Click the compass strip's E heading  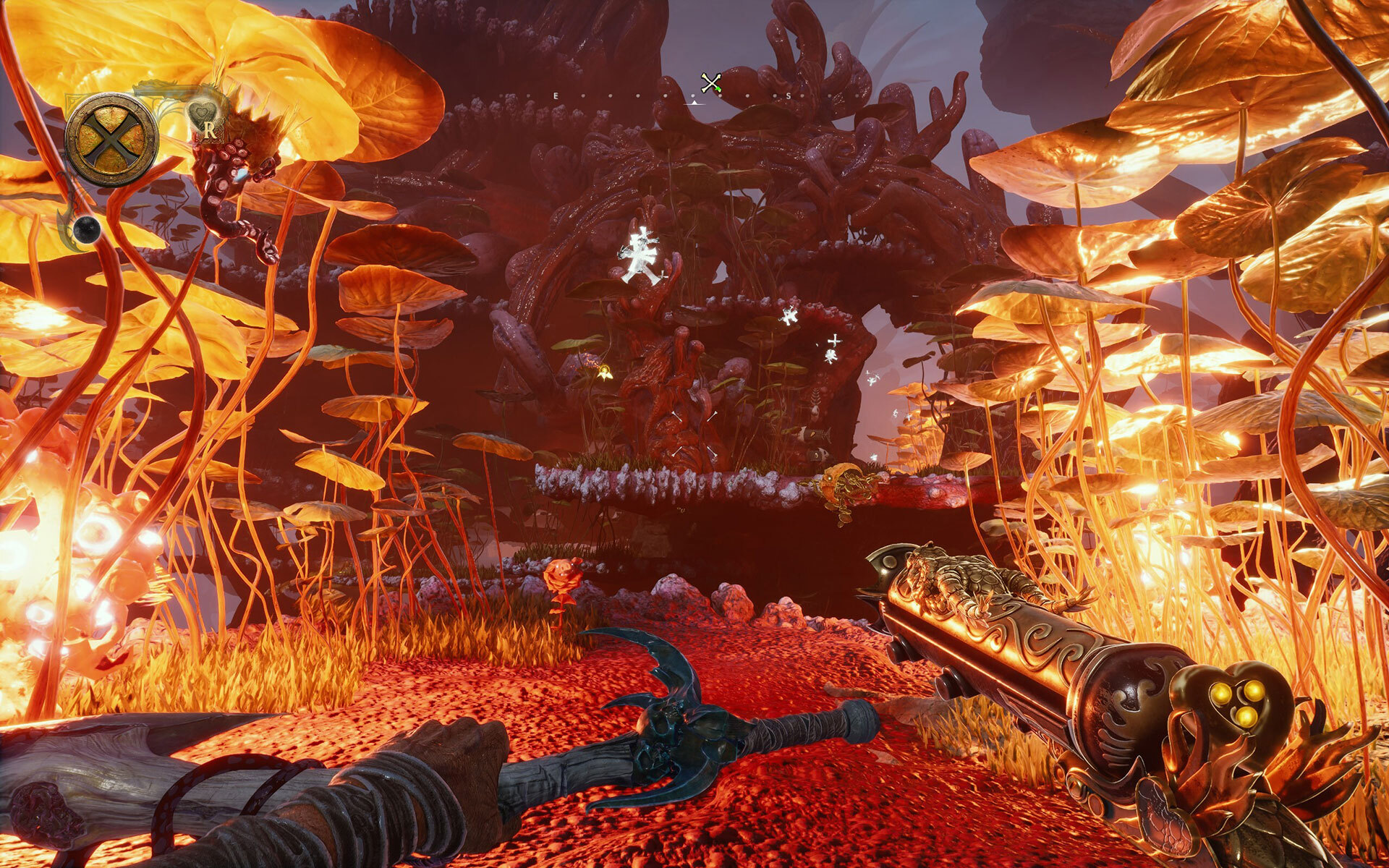(556, 95)
